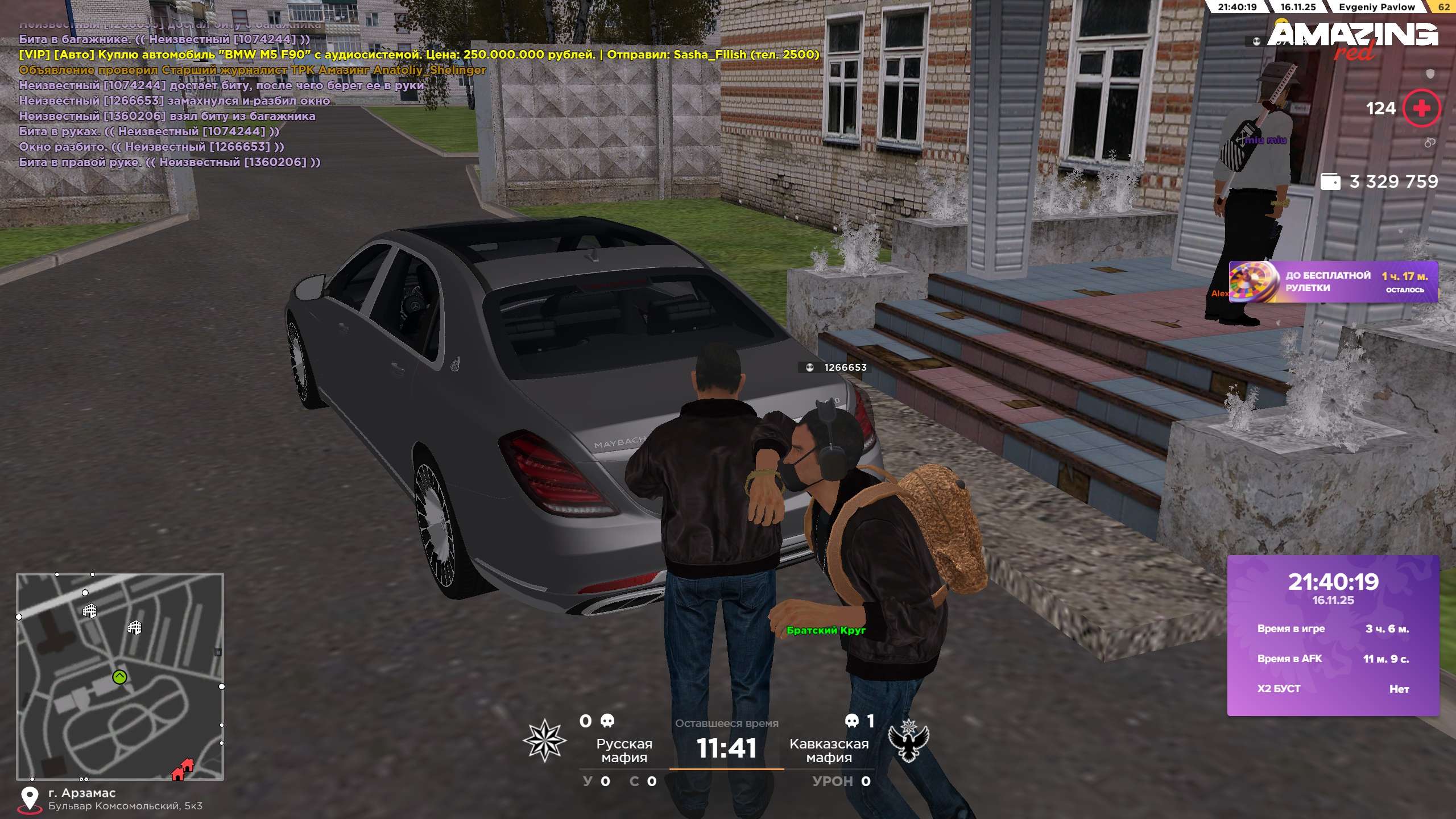Open the purple playtime stats panel
1456x819 pixels.
tap(1333, 635)
